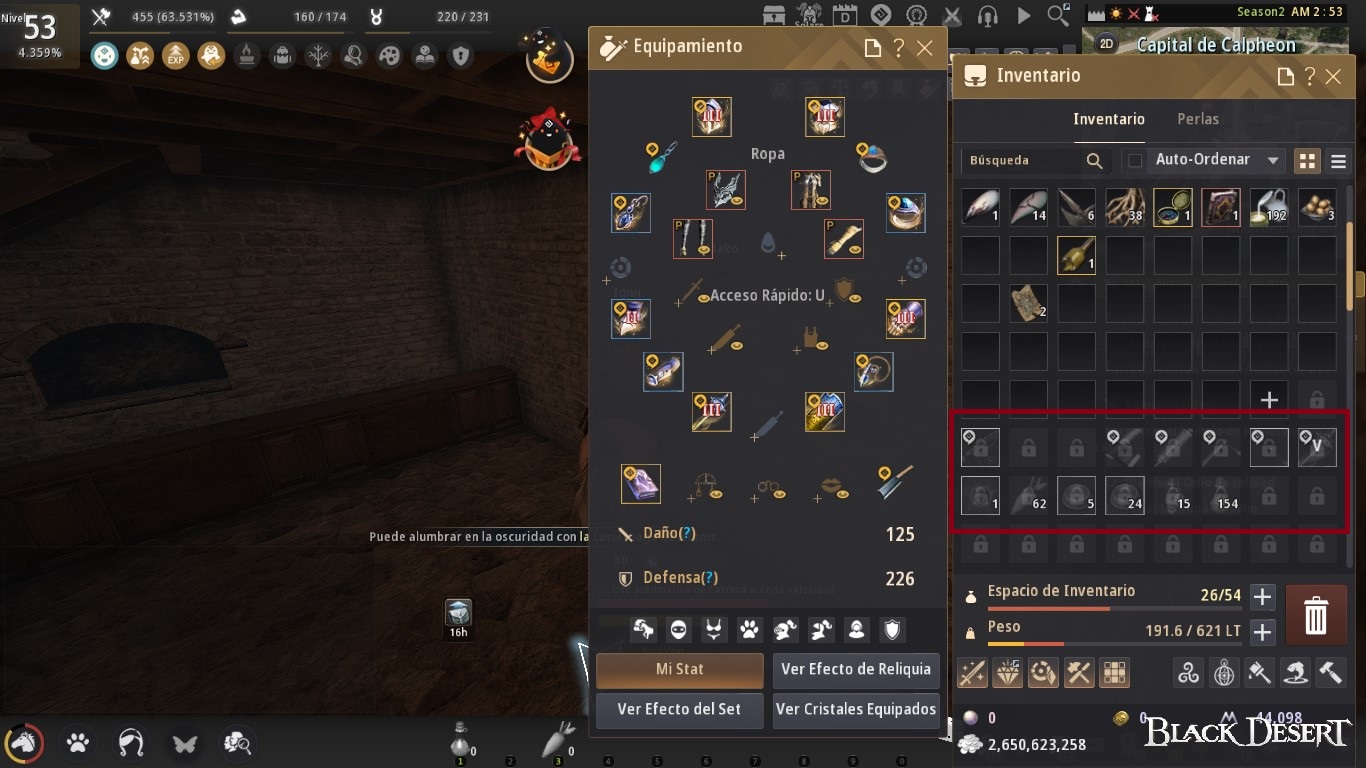
Task: Toggle pet paw visibility icon
Action: [748, 629]
